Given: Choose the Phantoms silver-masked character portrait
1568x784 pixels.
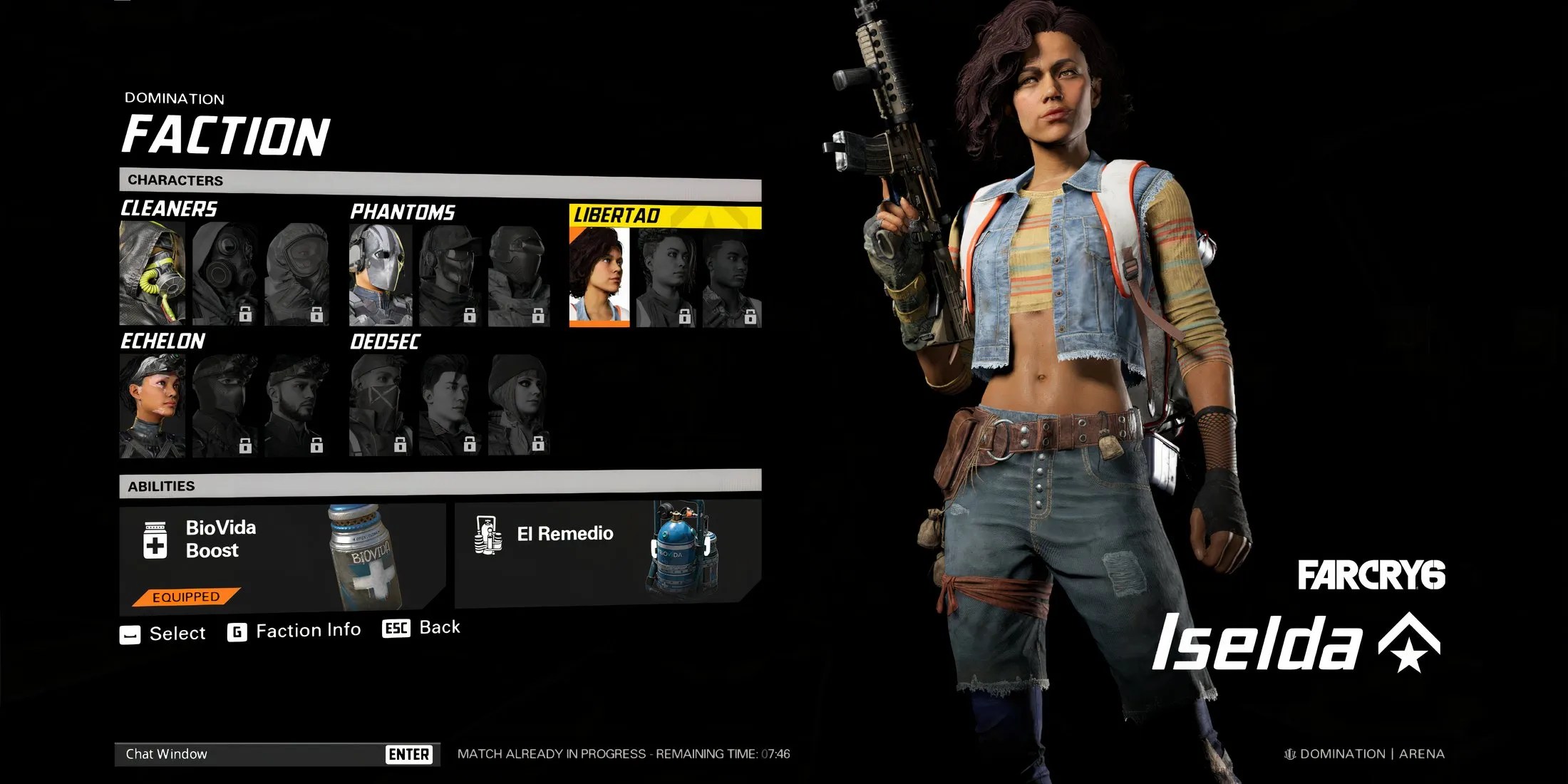Looking at the screenshot, I should [x=381, y=275].
